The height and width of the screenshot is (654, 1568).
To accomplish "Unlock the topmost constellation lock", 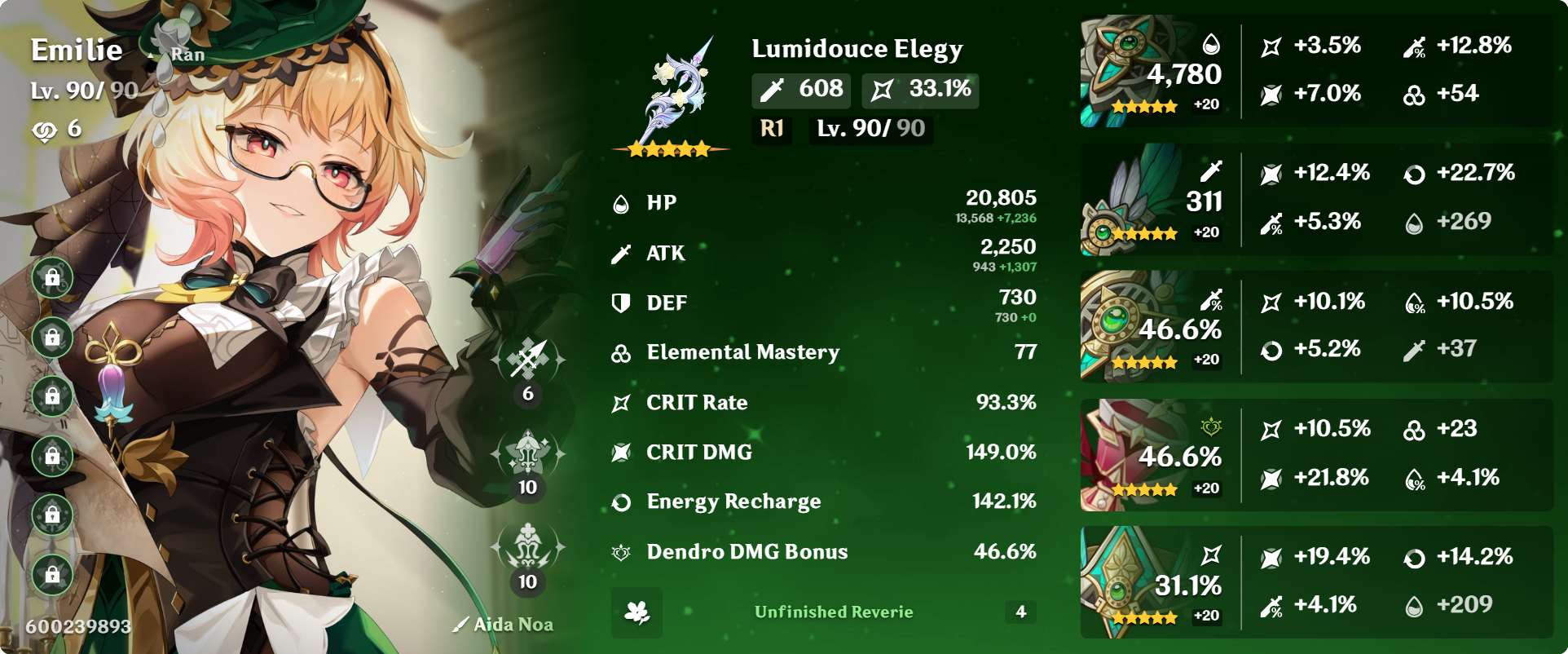I will (53, 277).
